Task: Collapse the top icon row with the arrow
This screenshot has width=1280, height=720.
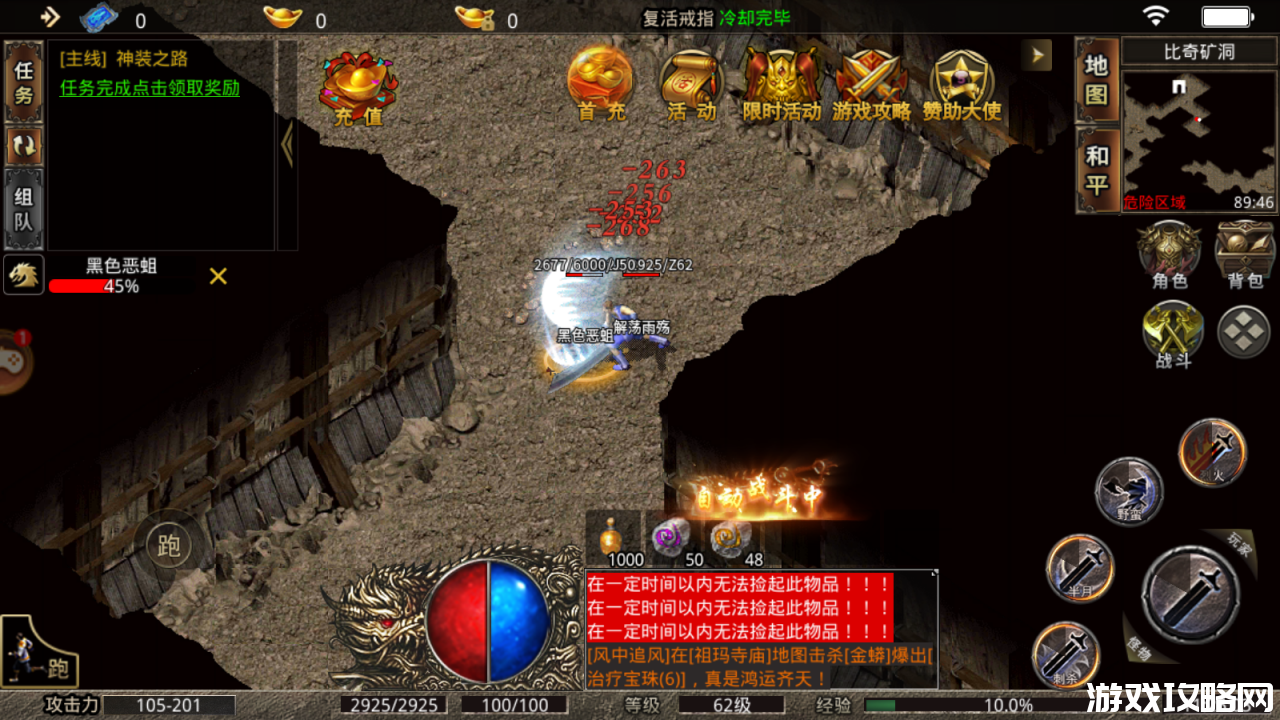Action: tap(1036, 54)
